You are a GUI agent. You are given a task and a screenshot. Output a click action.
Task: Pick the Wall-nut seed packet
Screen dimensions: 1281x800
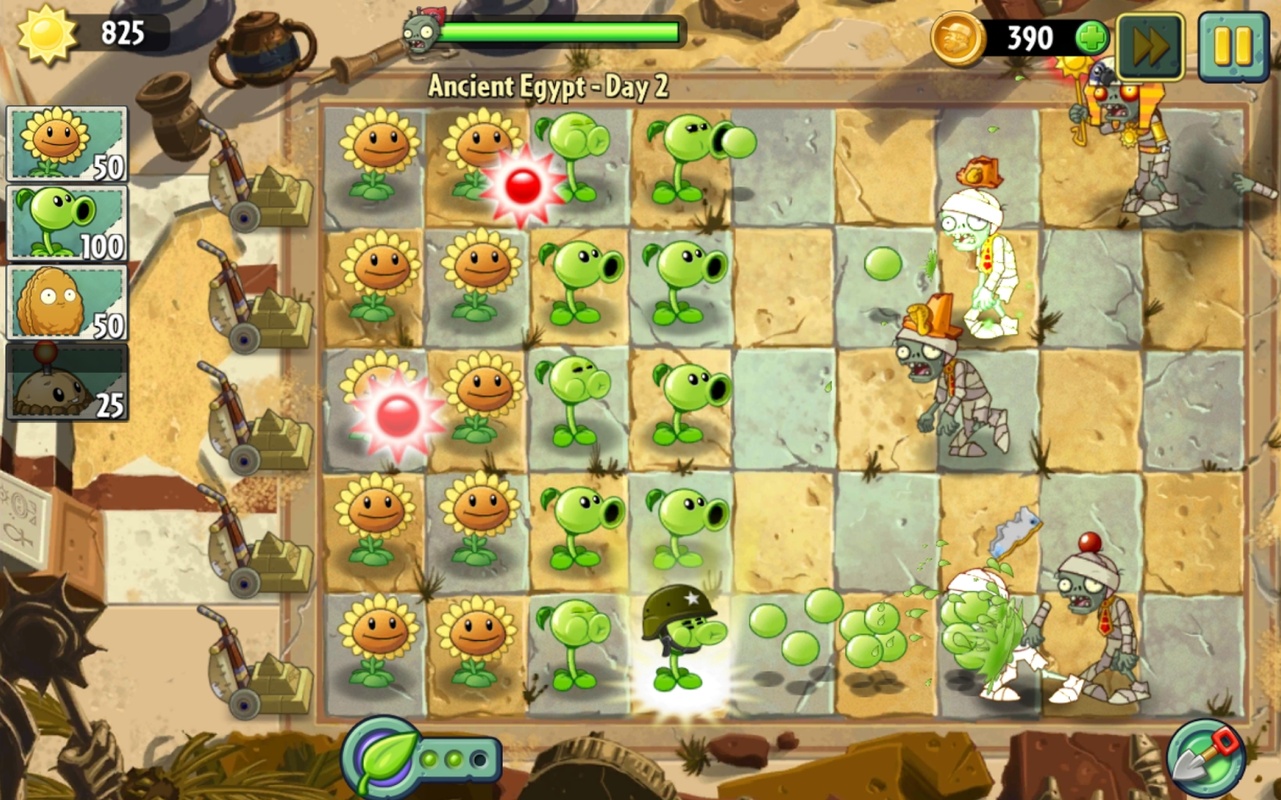[x=67, y=301]
